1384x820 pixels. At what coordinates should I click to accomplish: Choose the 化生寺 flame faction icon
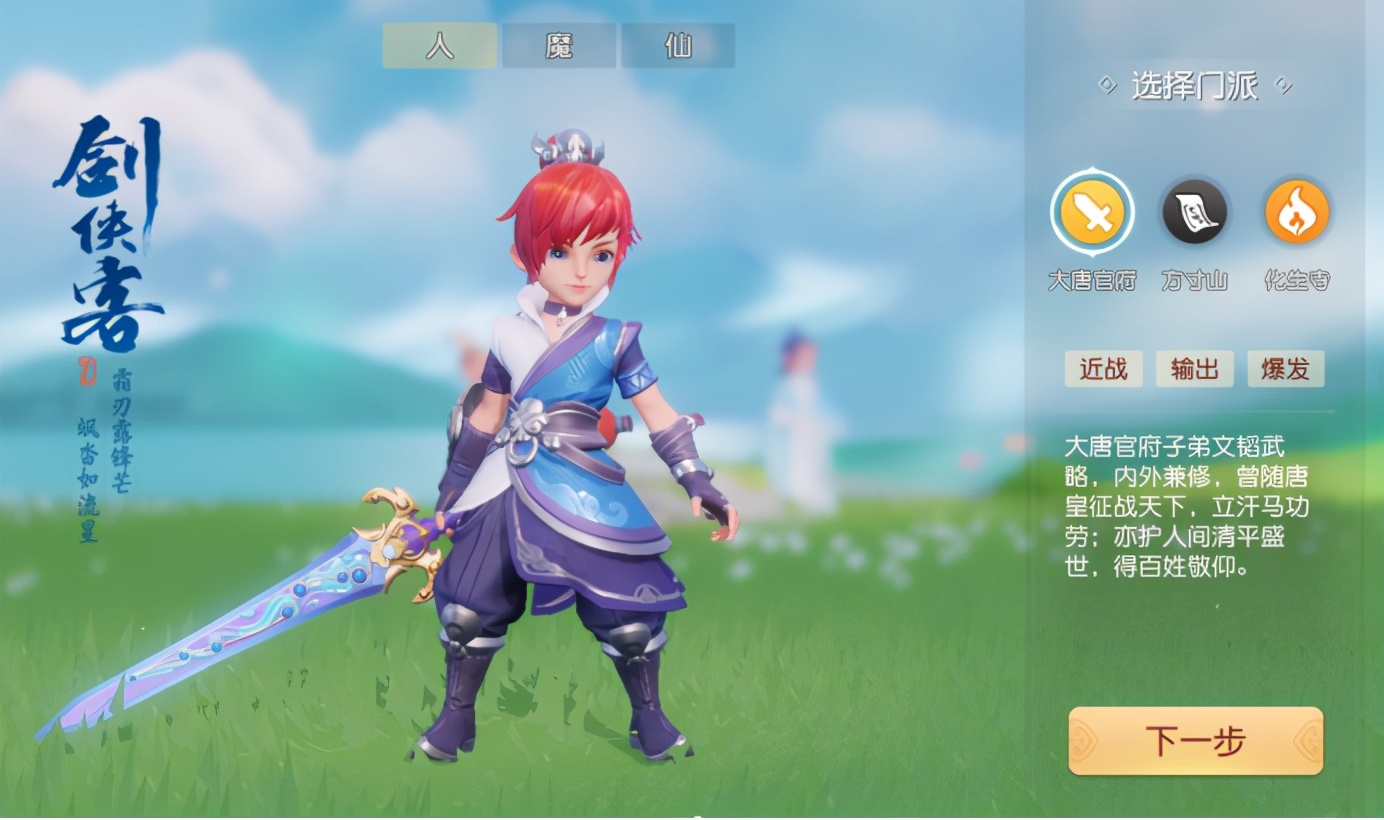click(x=1297, y=213)
